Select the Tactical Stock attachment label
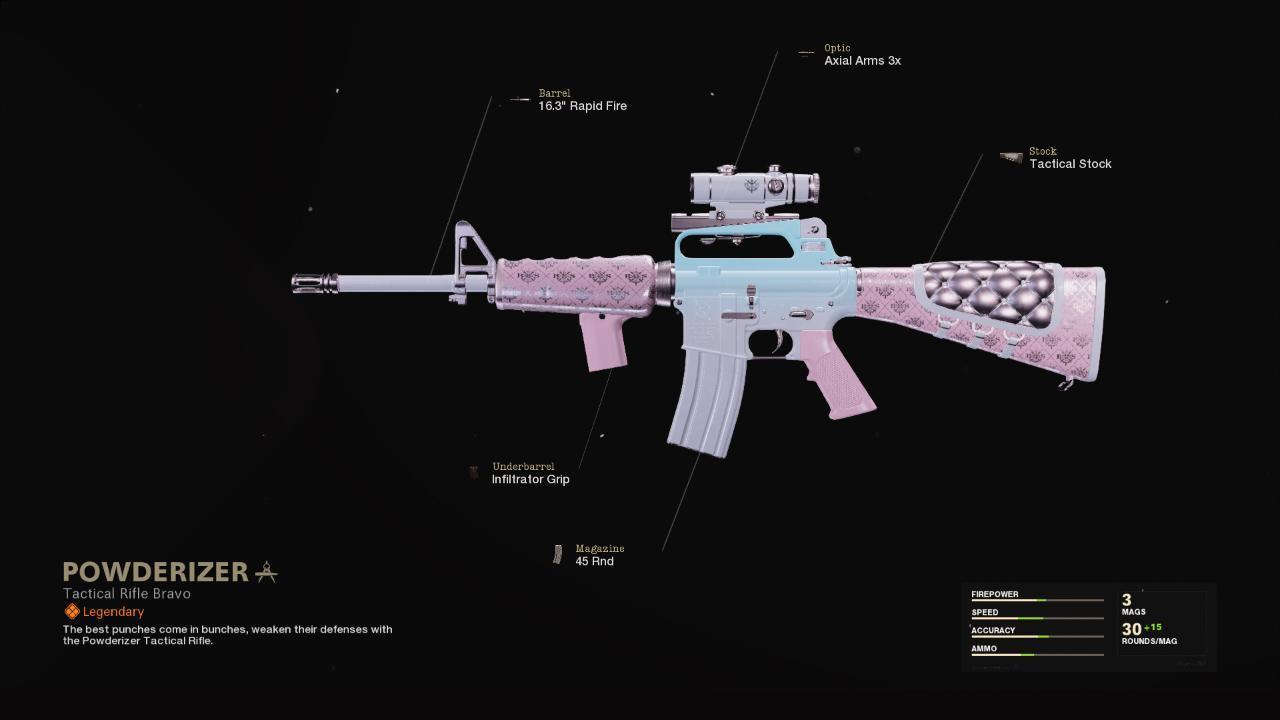The image size is (1280, 720). click(x=1070, y=164)
